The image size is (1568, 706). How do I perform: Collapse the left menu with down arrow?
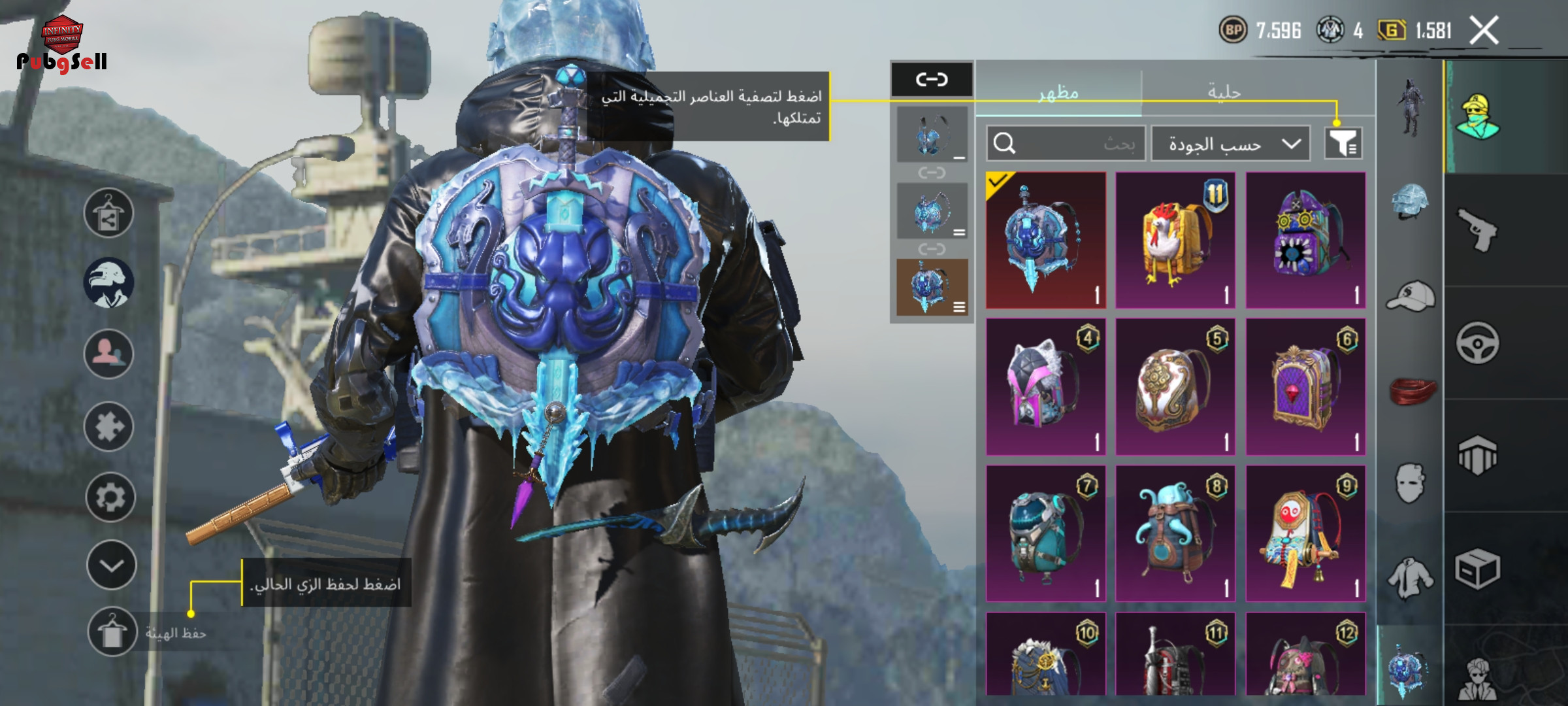tap(111, 566)
